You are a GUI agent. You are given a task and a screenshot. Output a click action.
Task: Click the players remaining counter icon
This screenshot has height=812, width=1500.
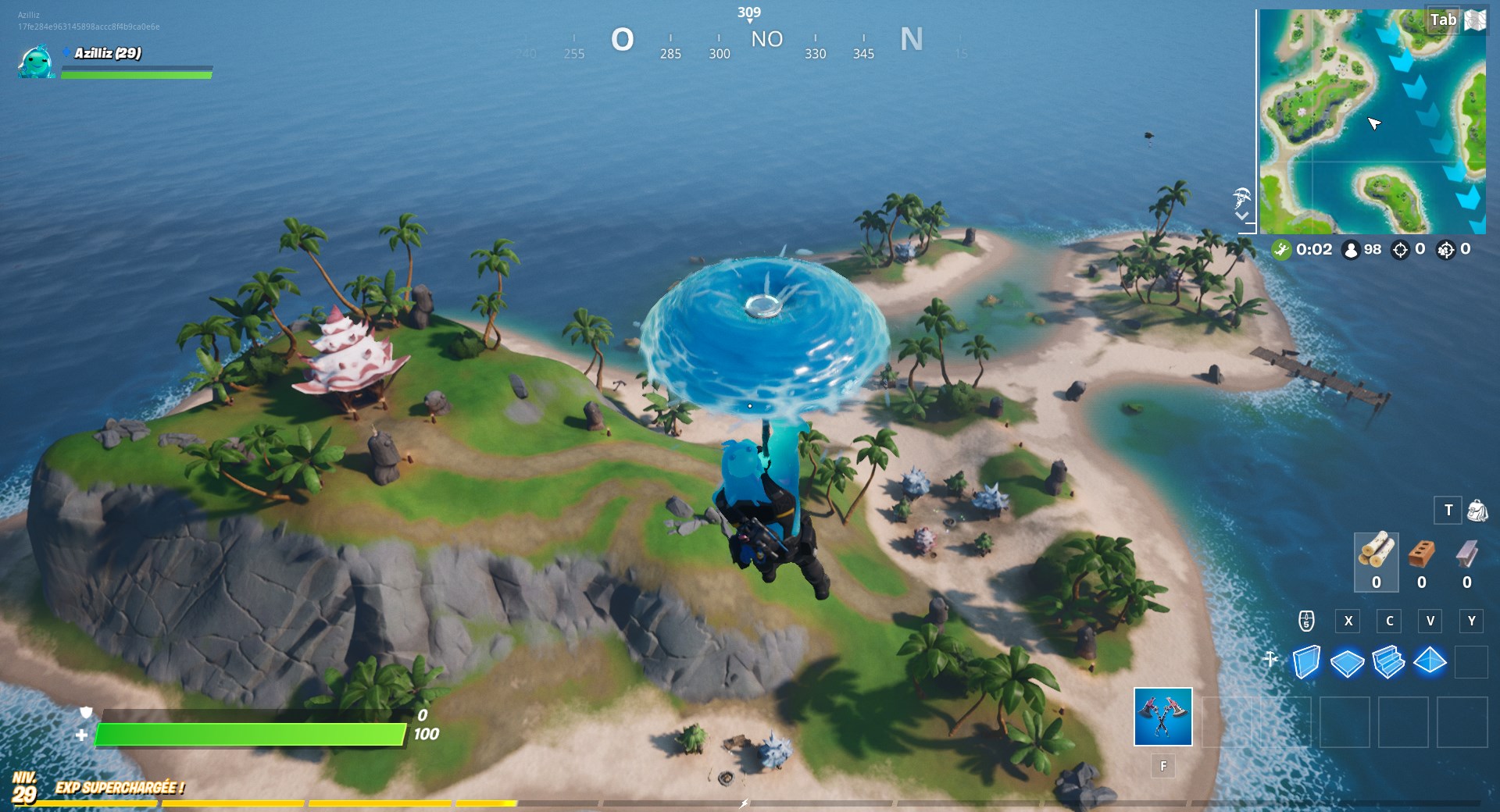[x=1352, y=250]
